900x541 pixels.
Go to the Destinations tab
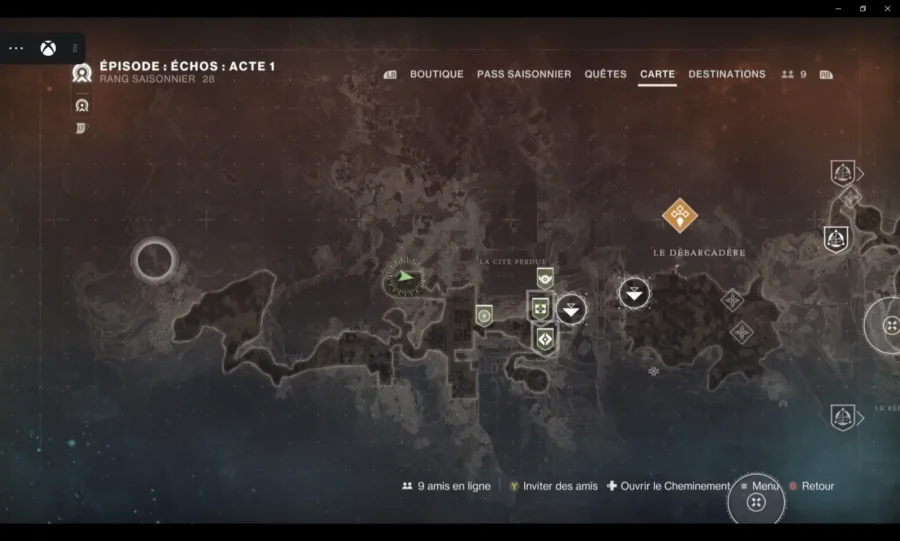(x=727, y=74)
